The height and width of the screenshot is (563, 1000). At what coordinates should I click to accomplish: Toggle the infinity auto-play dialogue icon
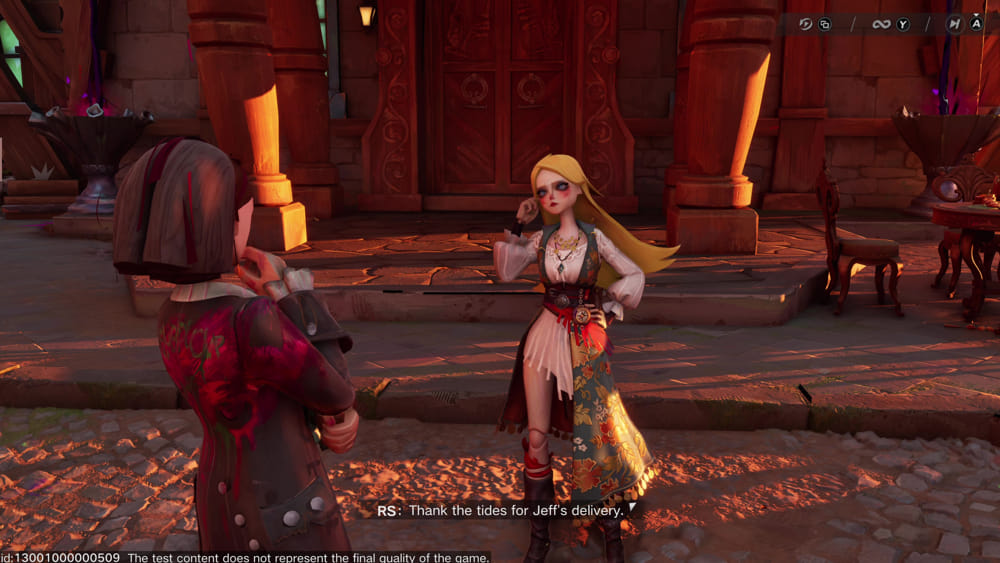(881, 24)
